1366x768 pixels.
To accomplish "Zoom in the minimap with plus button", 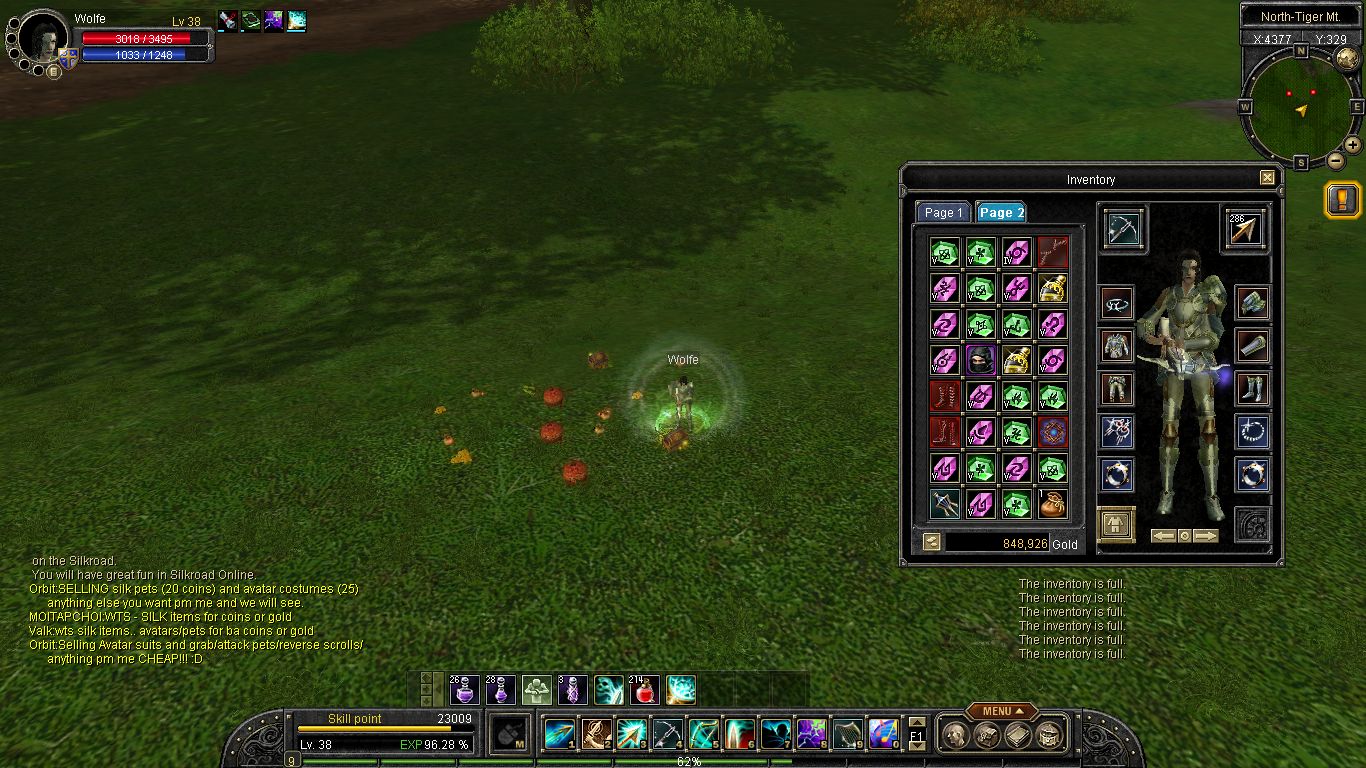I will (x=1353, y=145).
